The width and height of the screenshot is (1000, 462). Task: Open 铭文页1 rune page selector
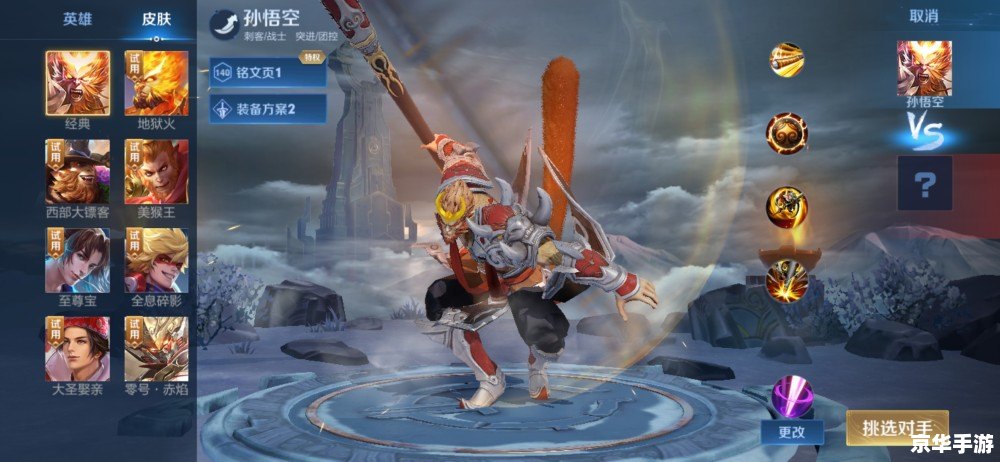267,72
